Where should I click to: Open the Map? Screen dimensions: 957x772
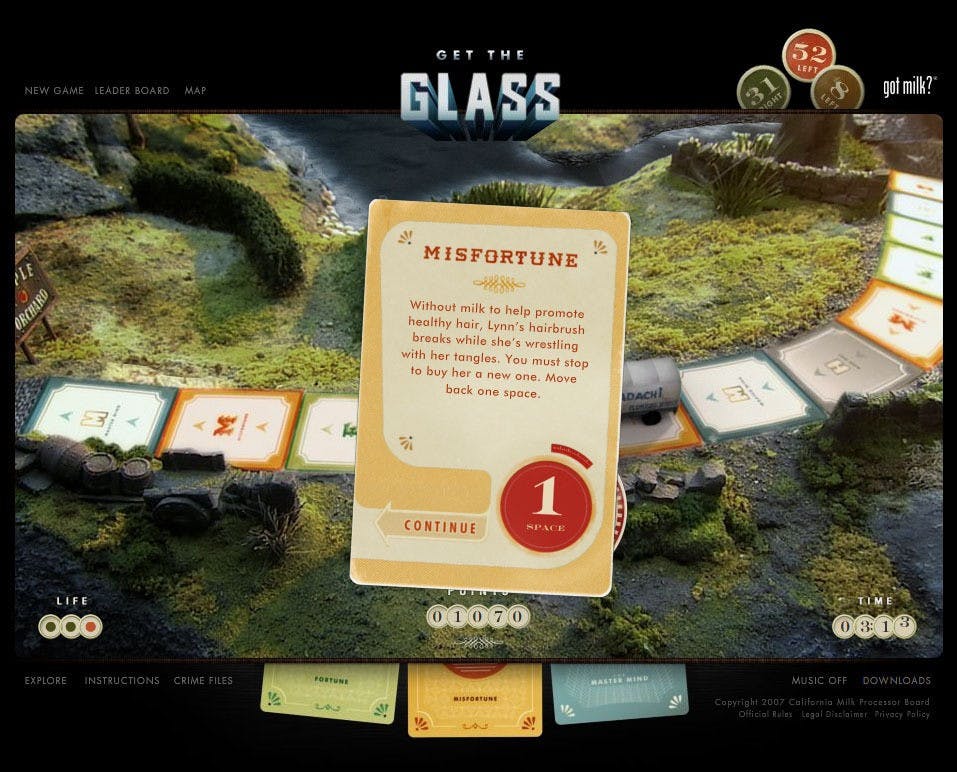pyautogui.click(x=195, y=91)
